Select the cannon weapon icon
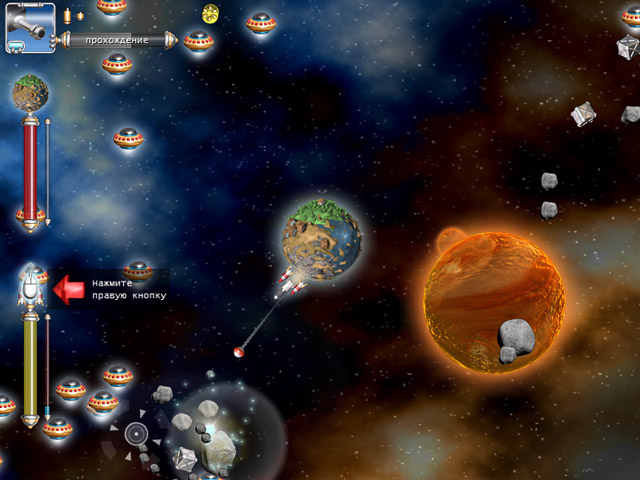Image resolution: width=640 pixels, height=480 pixels. coord(30,28)
